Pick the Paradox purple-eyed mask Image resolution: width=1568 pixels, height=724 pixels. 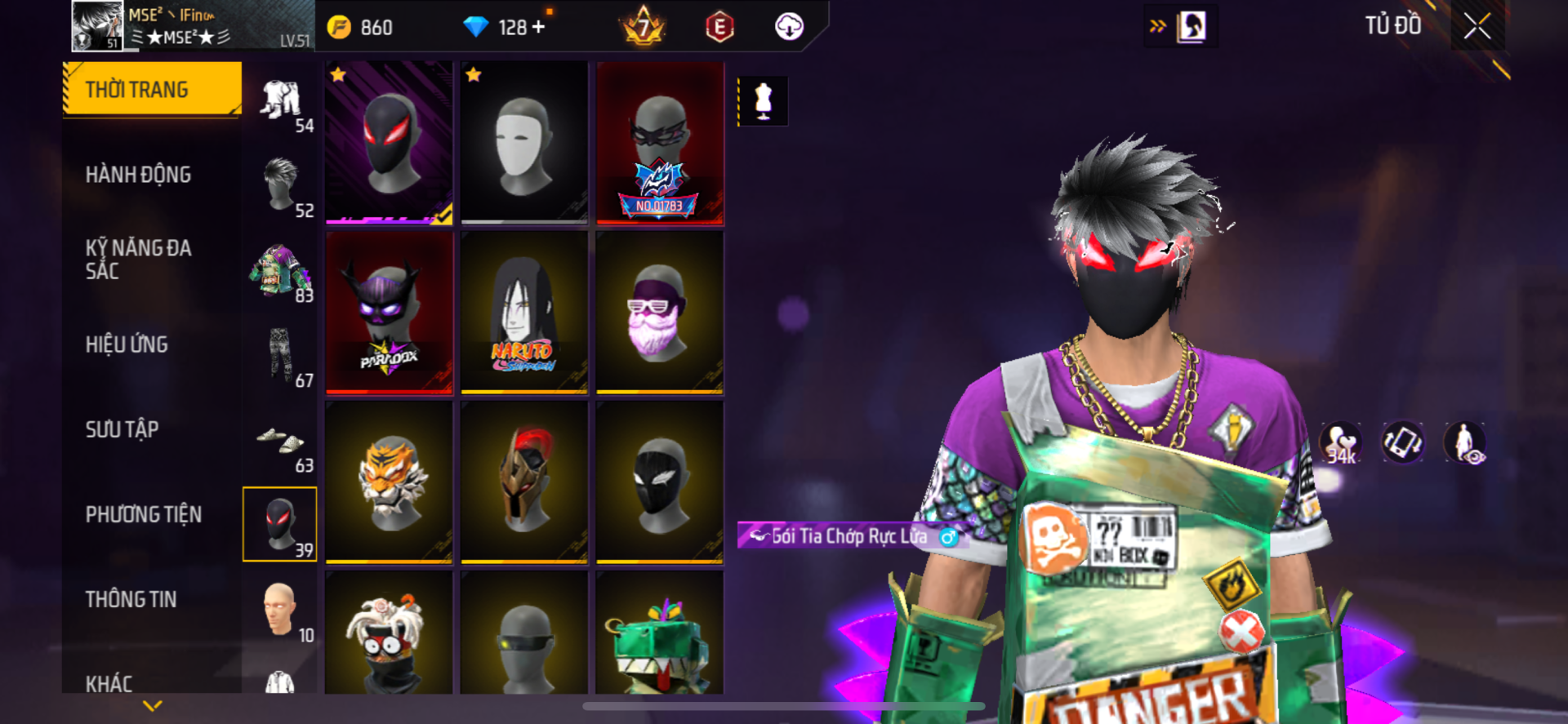[x=389, y=313]
